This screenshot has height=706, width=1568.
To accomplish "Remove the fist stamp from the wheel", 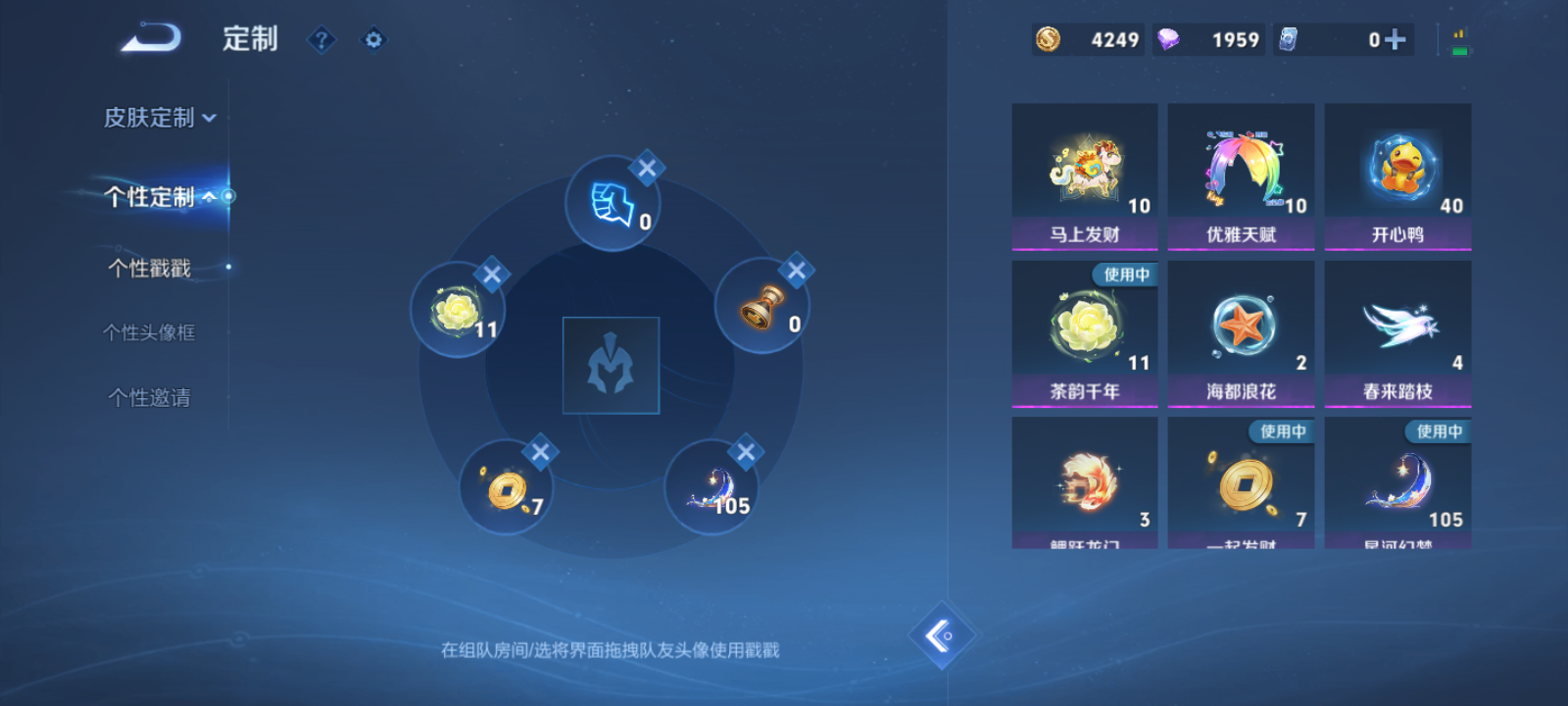I will coord(646,168).
